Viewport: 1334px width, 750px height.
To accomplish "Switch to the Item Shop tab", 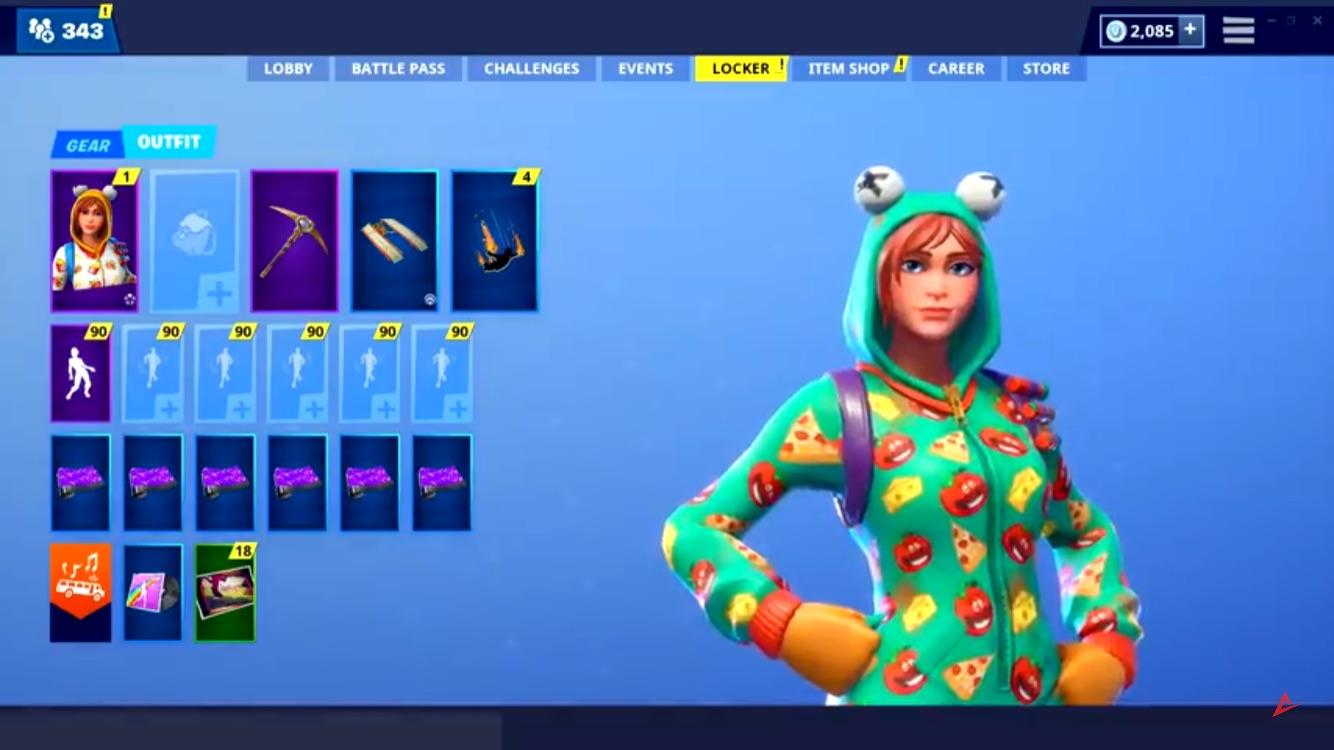I will [847, 68].
